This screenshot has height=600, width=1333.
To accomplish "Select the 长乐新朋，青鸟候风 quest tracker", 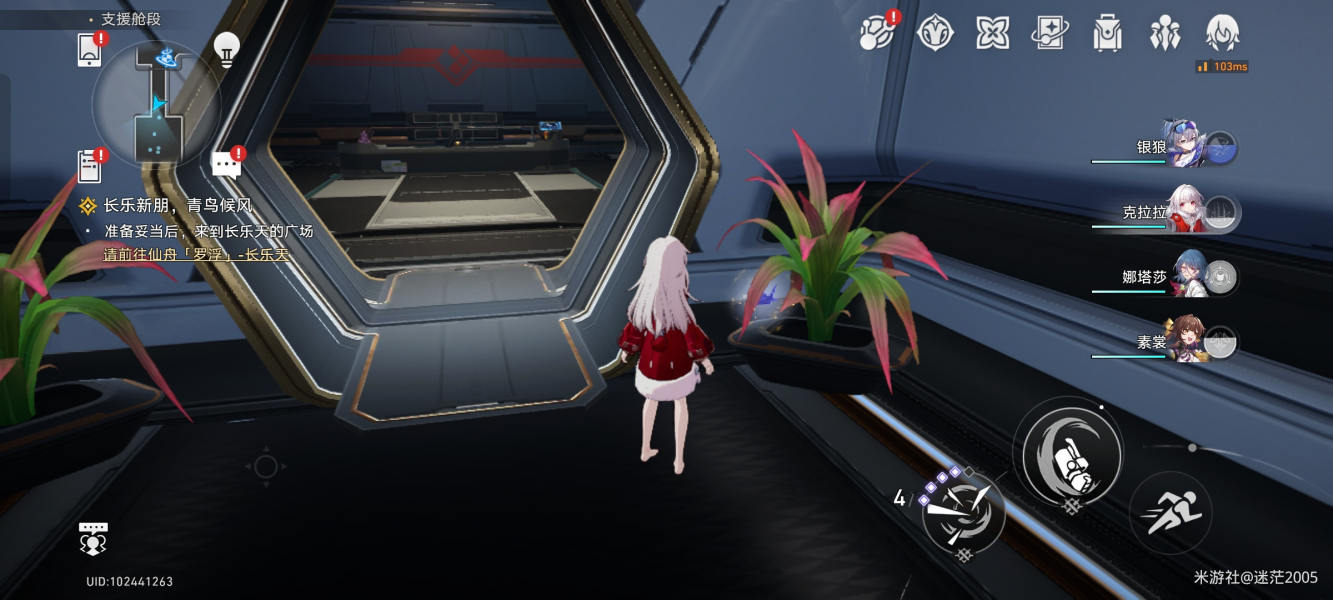I will click(177, 206).
